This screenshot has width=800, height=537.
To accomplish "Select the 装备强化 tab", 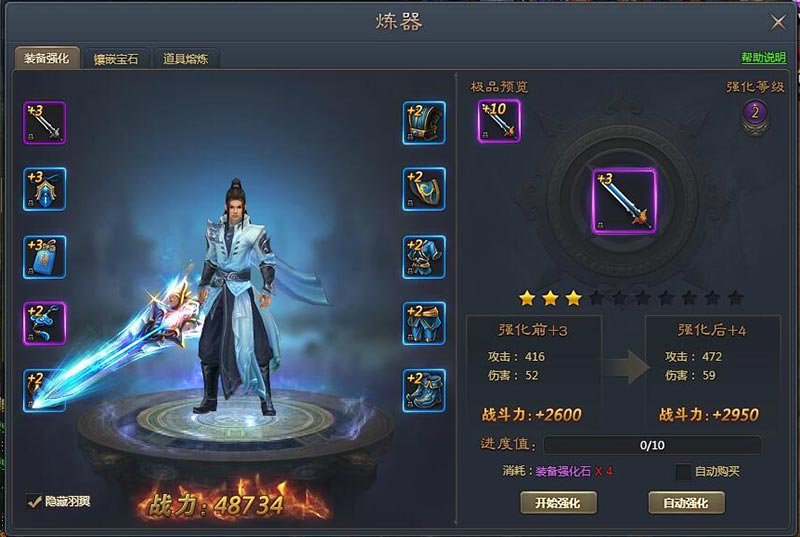I will [x=46, y=59].
